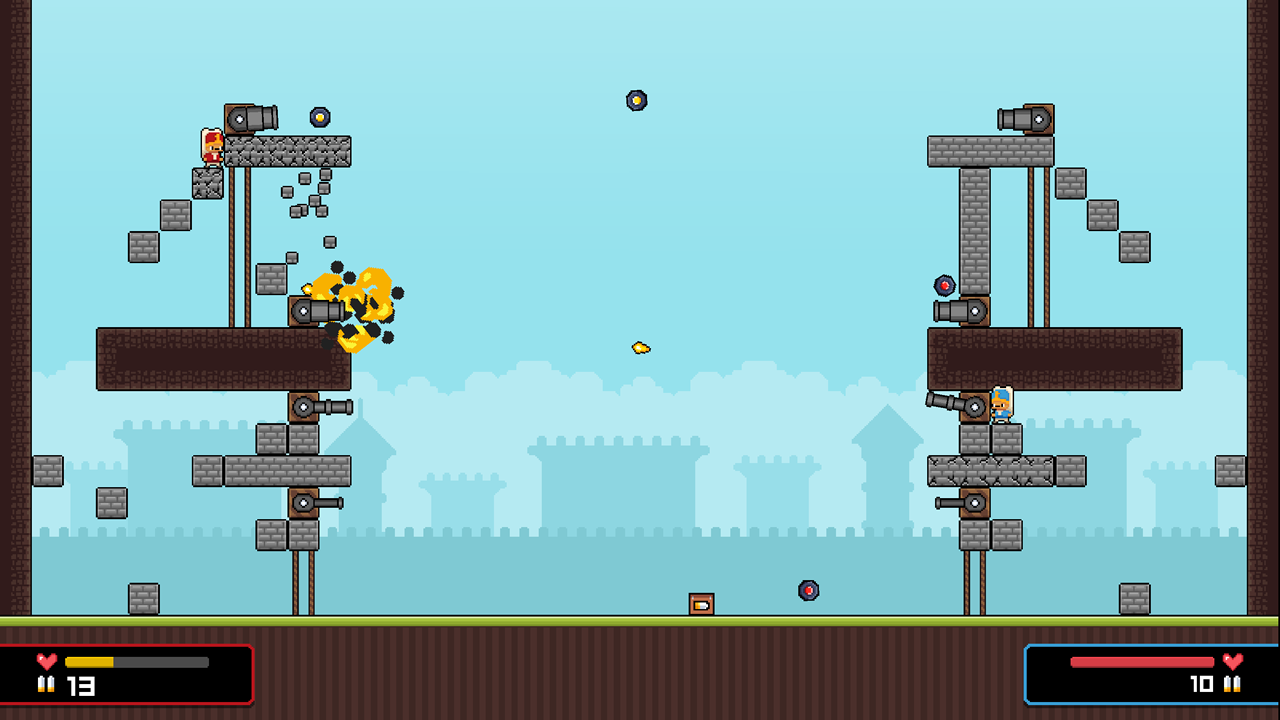Click the crate on the ground at bottom center

coord(701,605)
